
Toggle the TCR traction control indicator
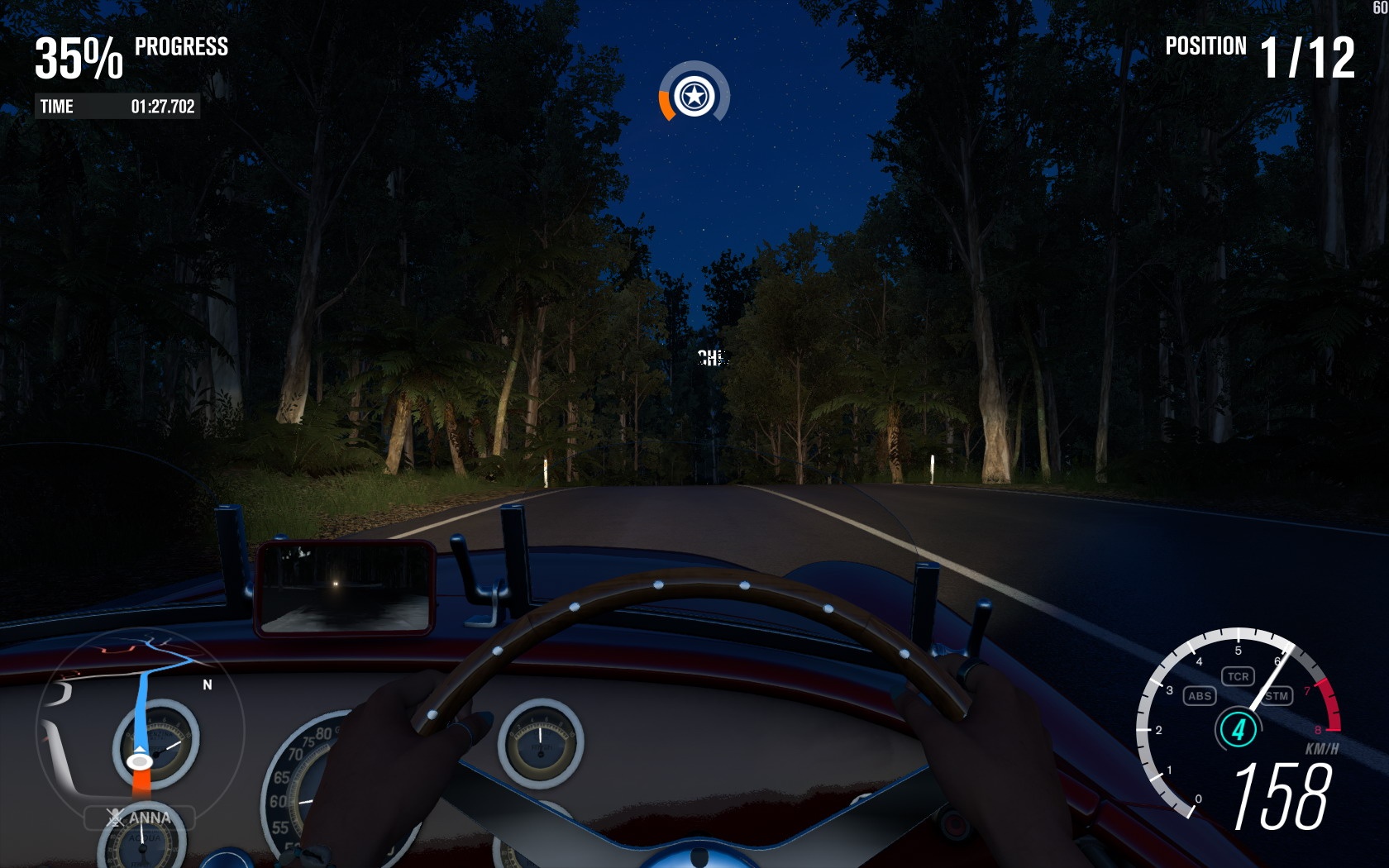1238,676
